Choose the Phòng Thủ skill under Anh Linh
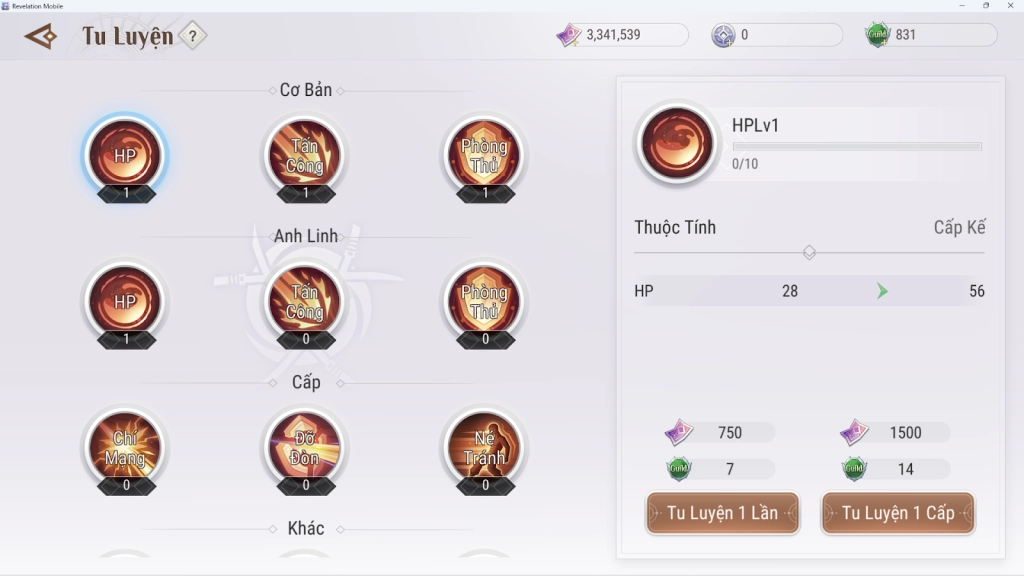The height and width of the screenshot is (576, 1024). (485, 302)
